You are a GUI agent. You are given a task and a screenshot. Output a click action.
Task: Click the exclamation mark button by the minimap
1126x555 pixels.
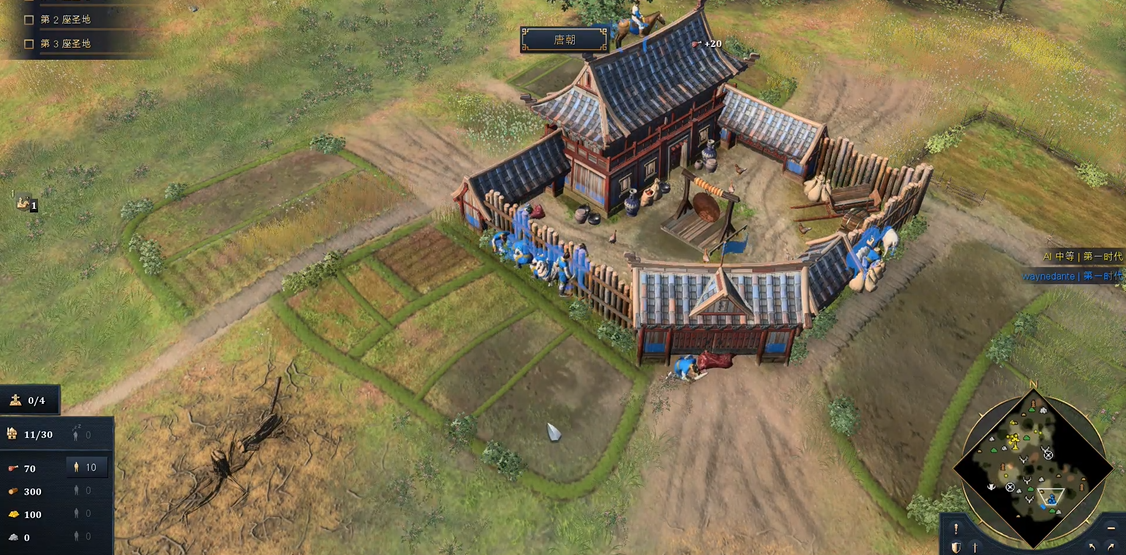pos(957,529)
